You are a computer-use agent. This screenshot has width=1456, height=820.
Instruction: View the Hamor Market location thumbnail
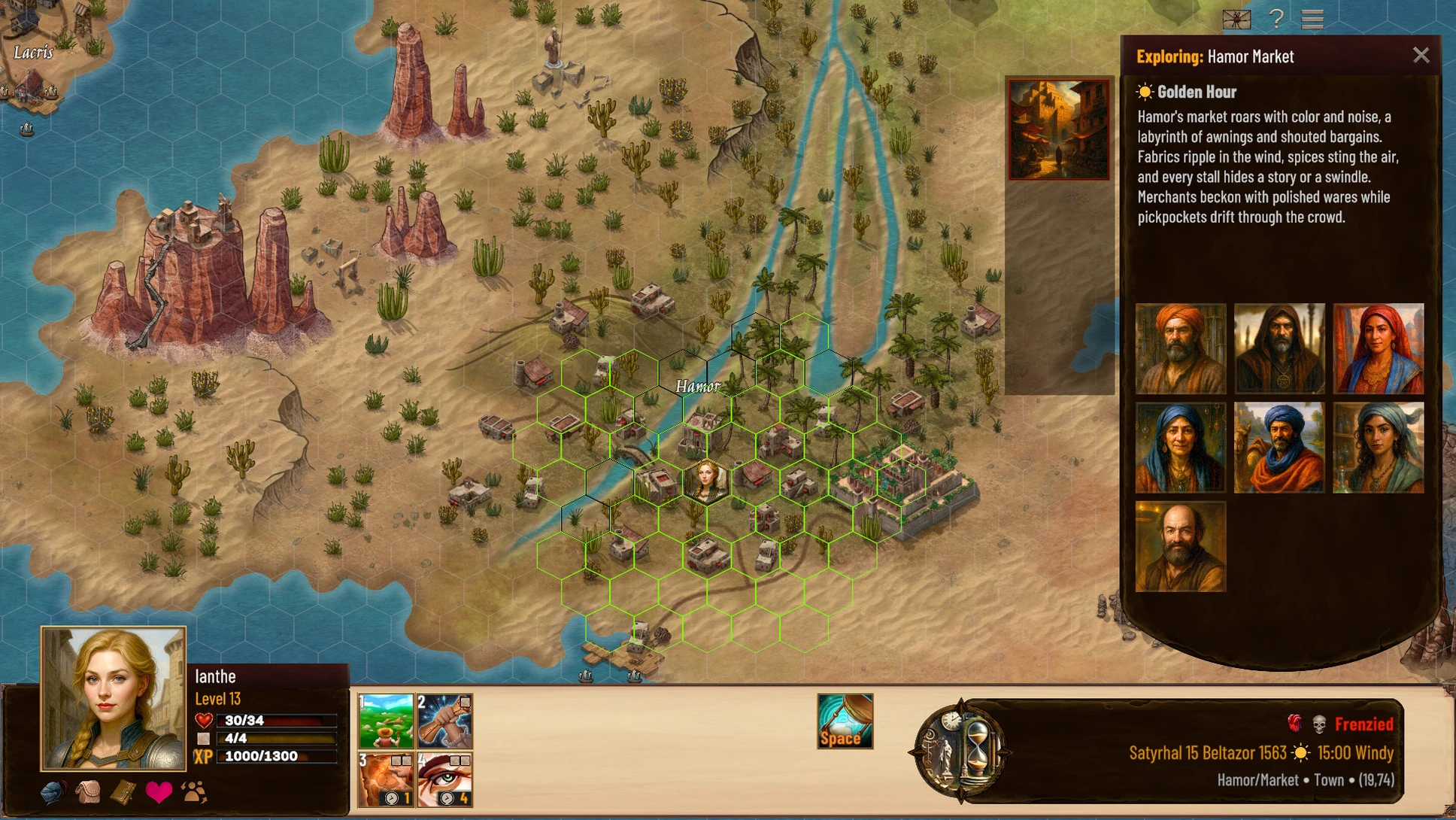click(1058, 130)
